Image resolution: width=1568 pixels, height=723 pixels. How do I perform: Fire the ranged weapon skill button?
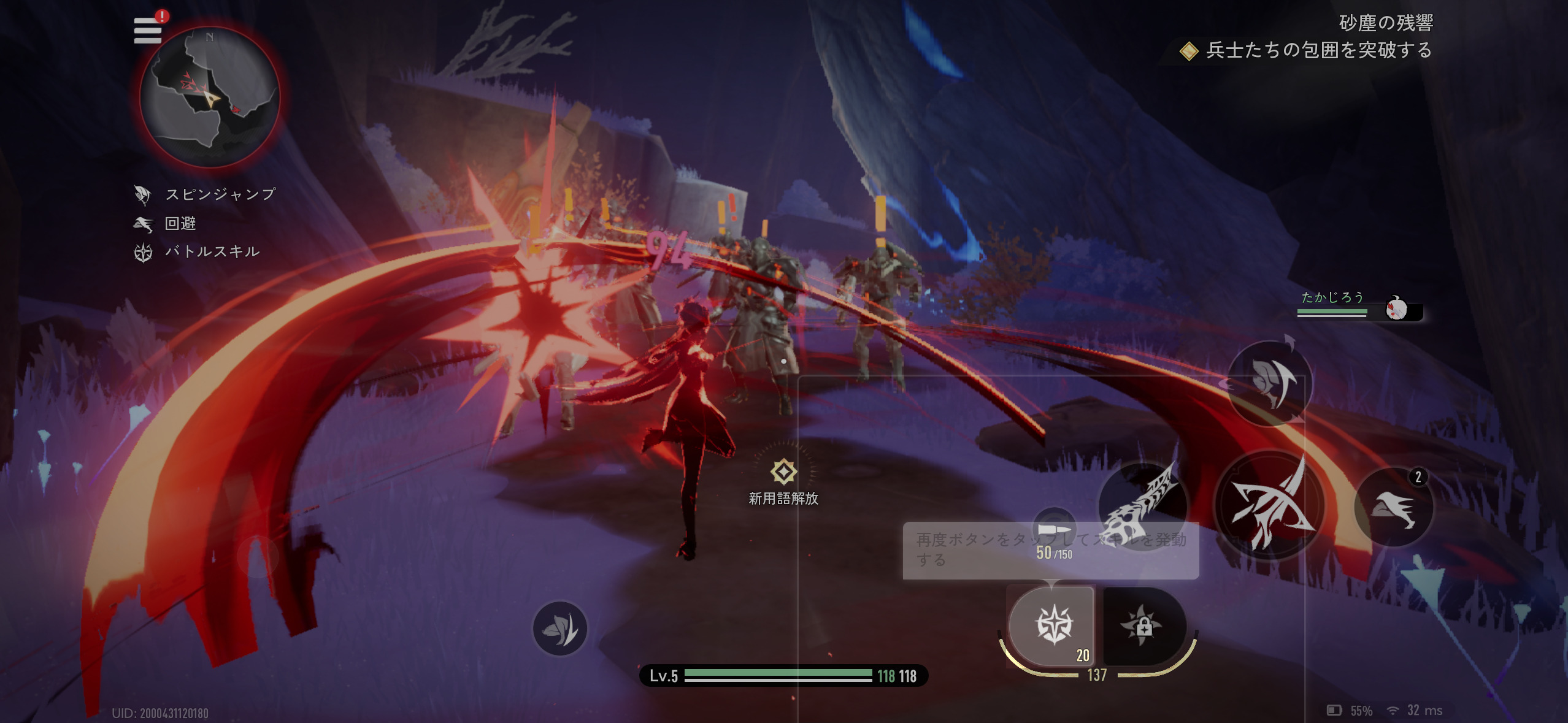[1143, 503]
